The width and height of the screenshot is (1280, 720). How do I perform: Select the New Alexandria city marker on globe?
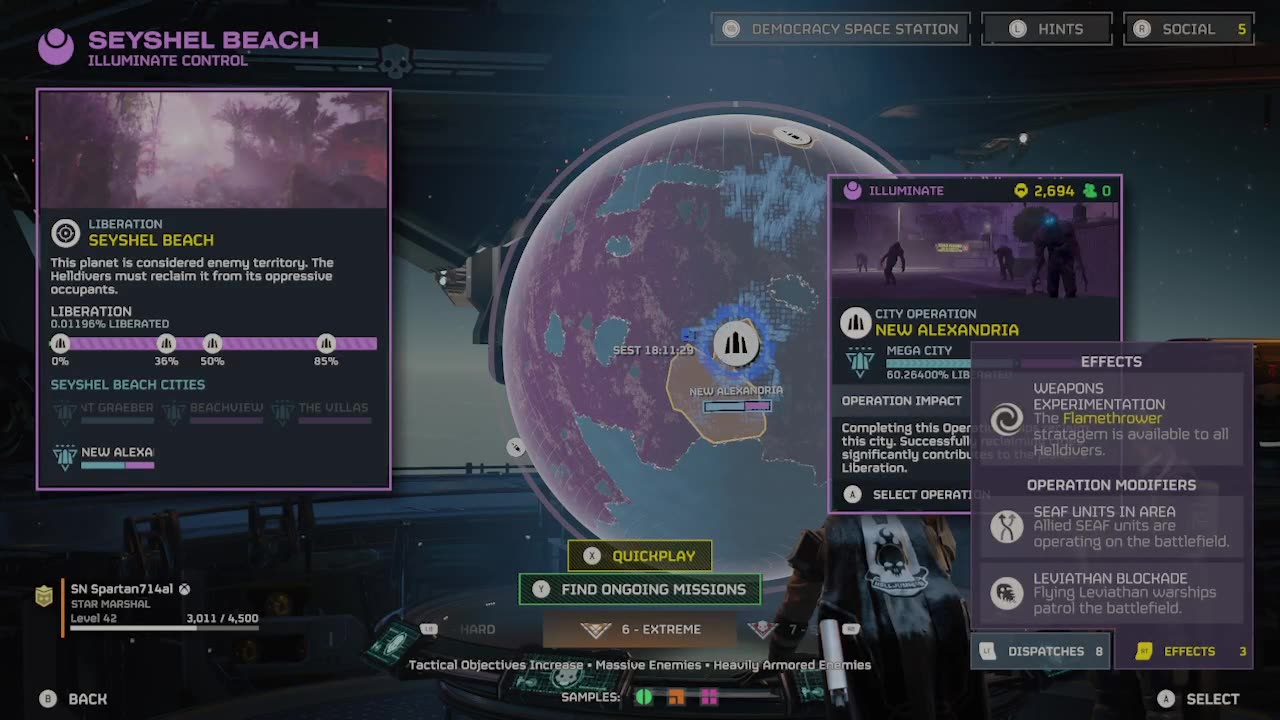click(x=736, y=345)
